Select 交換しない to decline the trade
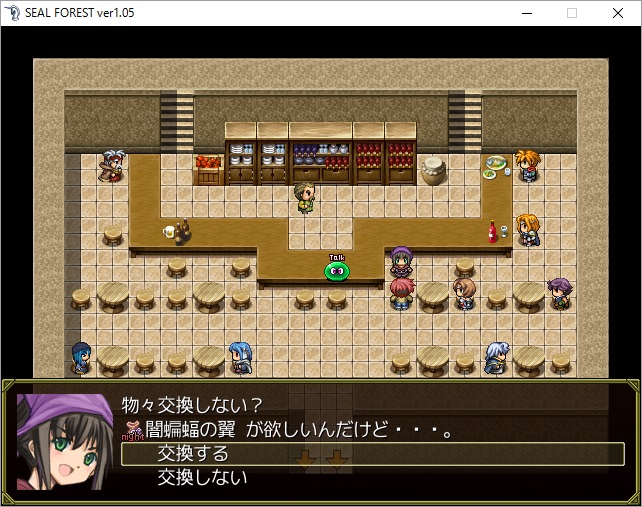The width and height of the screenshot is (642, 507). coord(201,478)
